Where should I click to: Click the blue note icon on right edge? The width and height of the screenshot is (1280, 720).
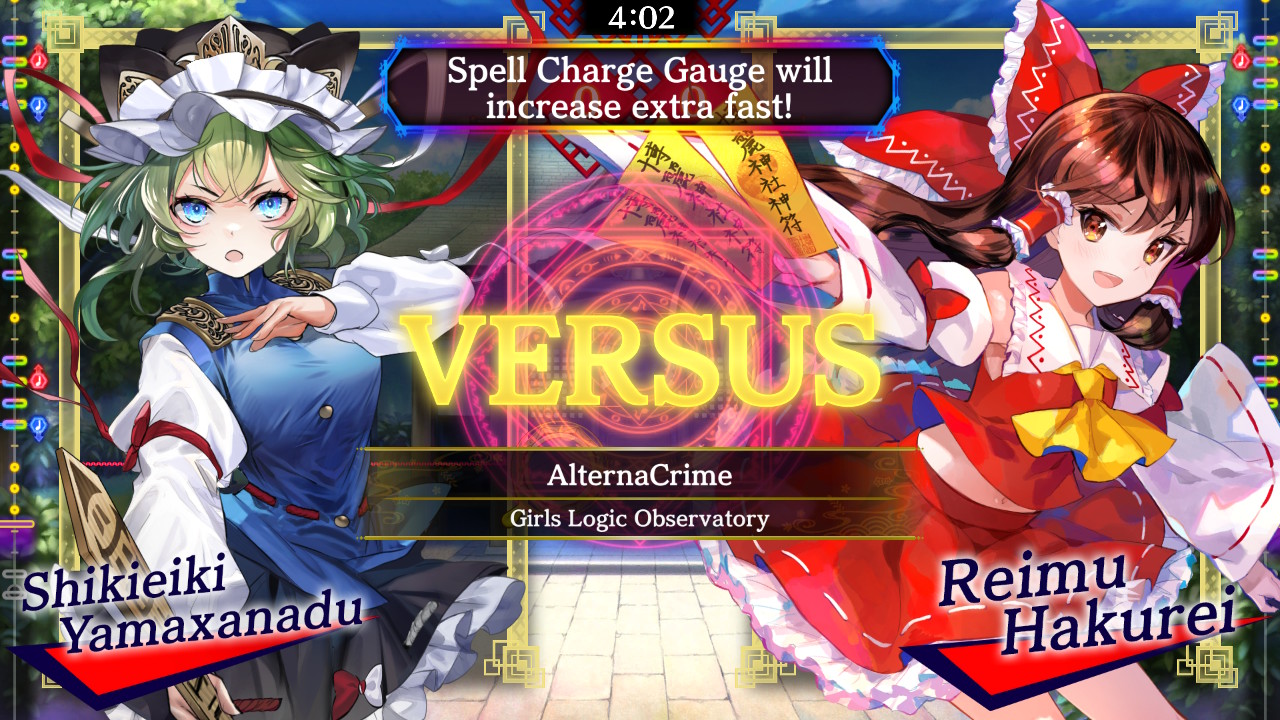(x=1241, y=106)
